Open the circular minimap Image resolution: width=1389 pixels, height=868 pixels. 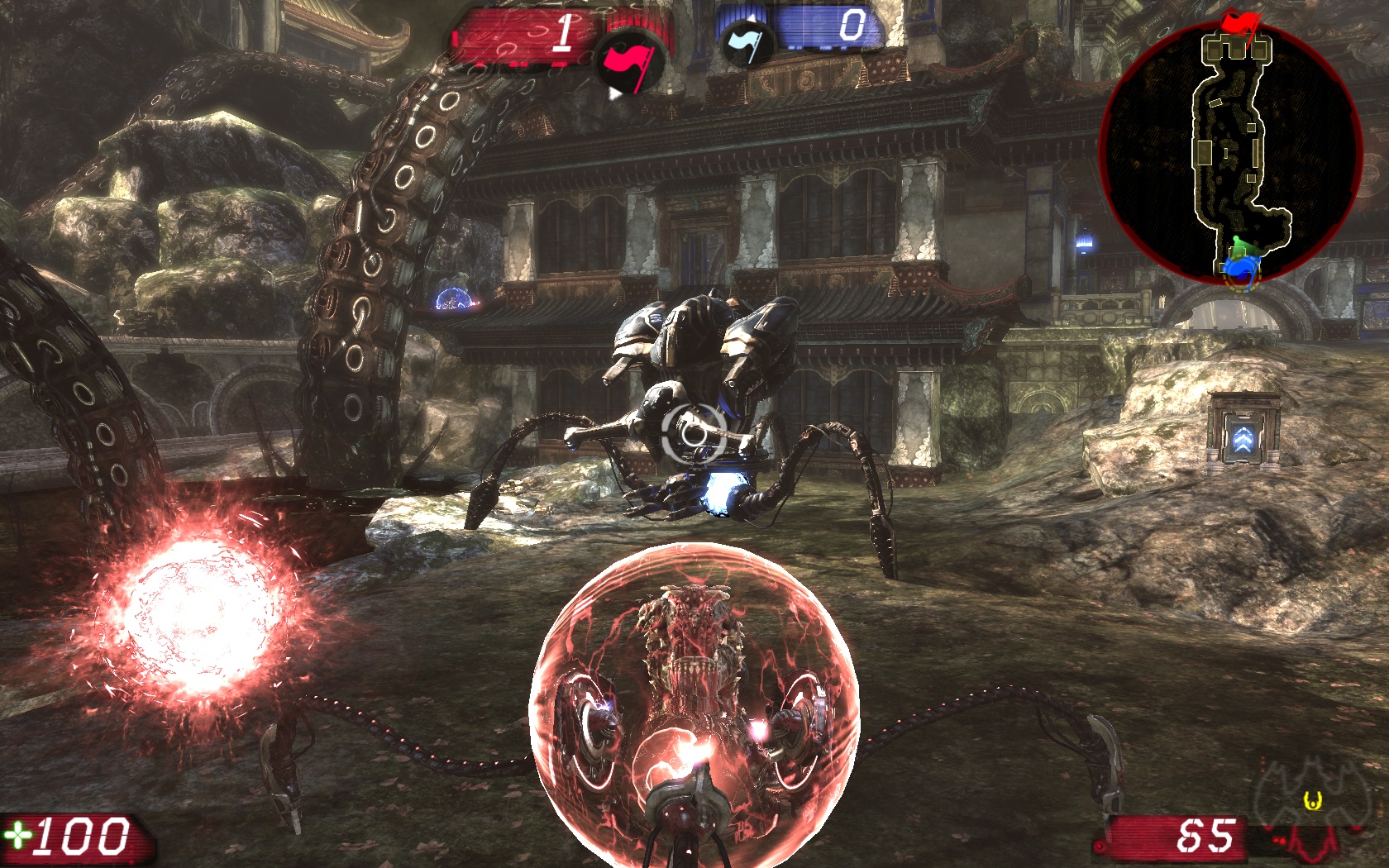tap(1231, 152)
